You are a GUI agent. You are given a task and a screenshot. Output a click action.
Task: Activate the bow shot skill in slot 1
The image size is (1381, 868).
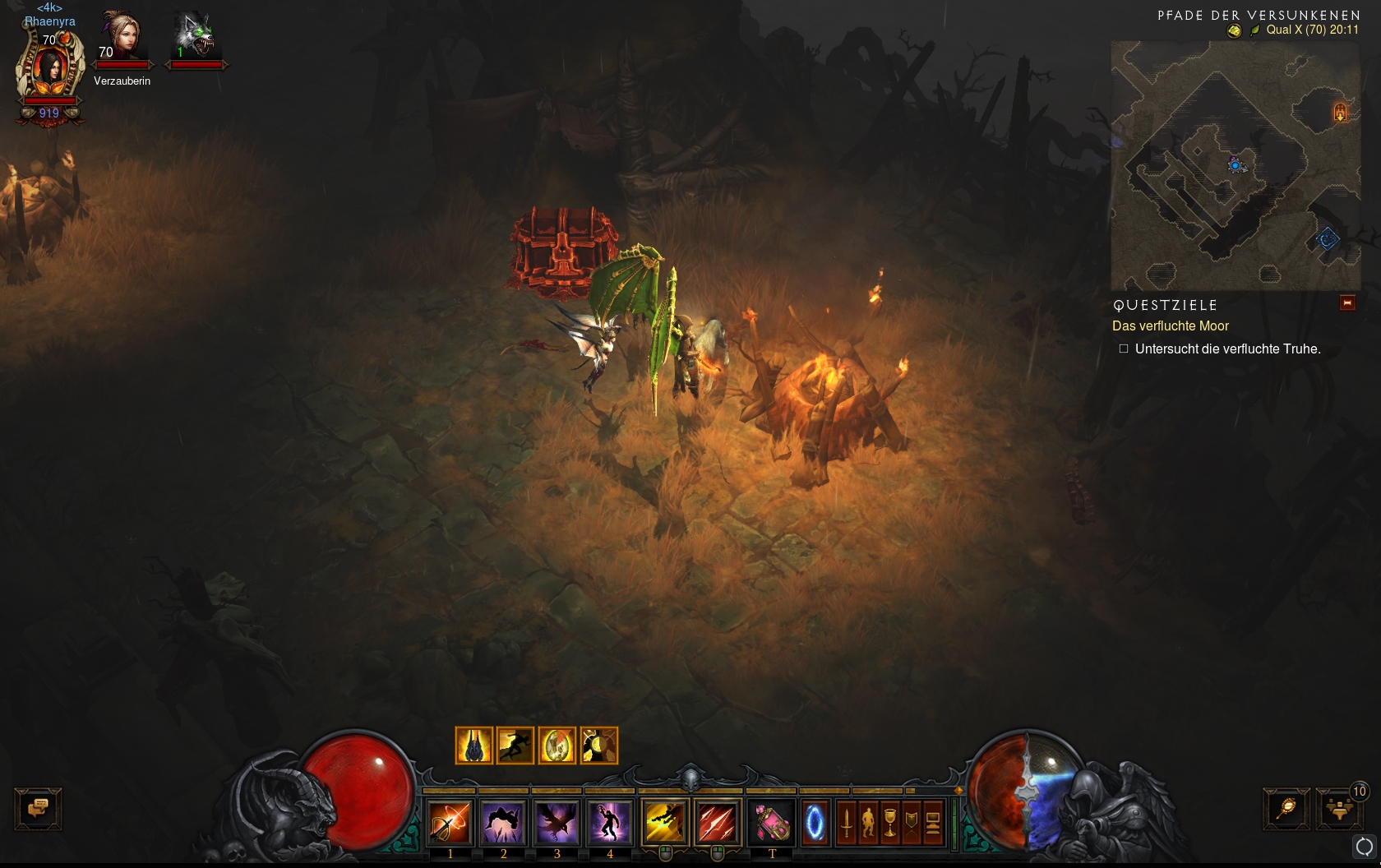point(450,821)
